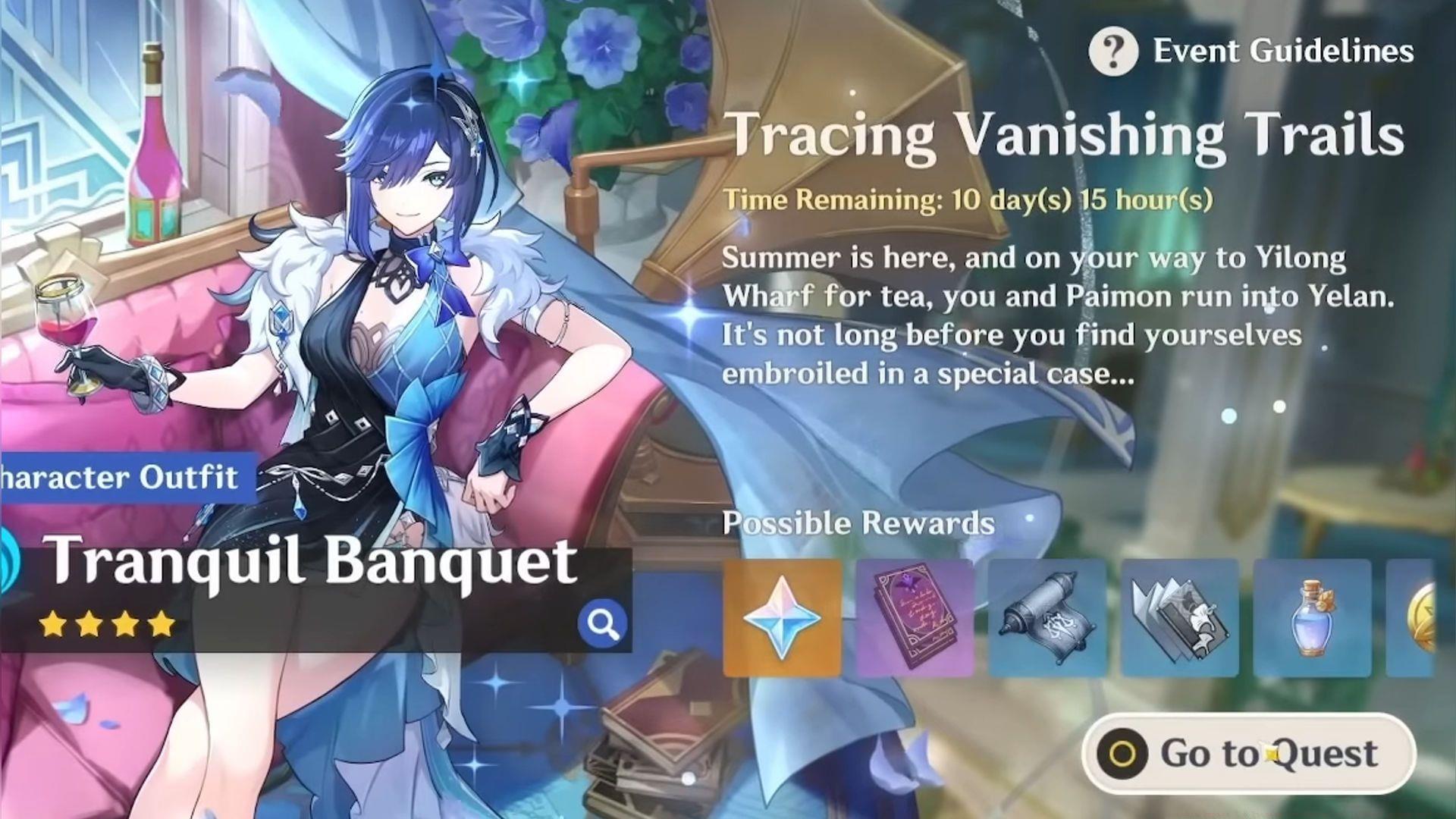Click the Possible Rewards heading
Viewport: 1456px width, 819px height.
858,523
